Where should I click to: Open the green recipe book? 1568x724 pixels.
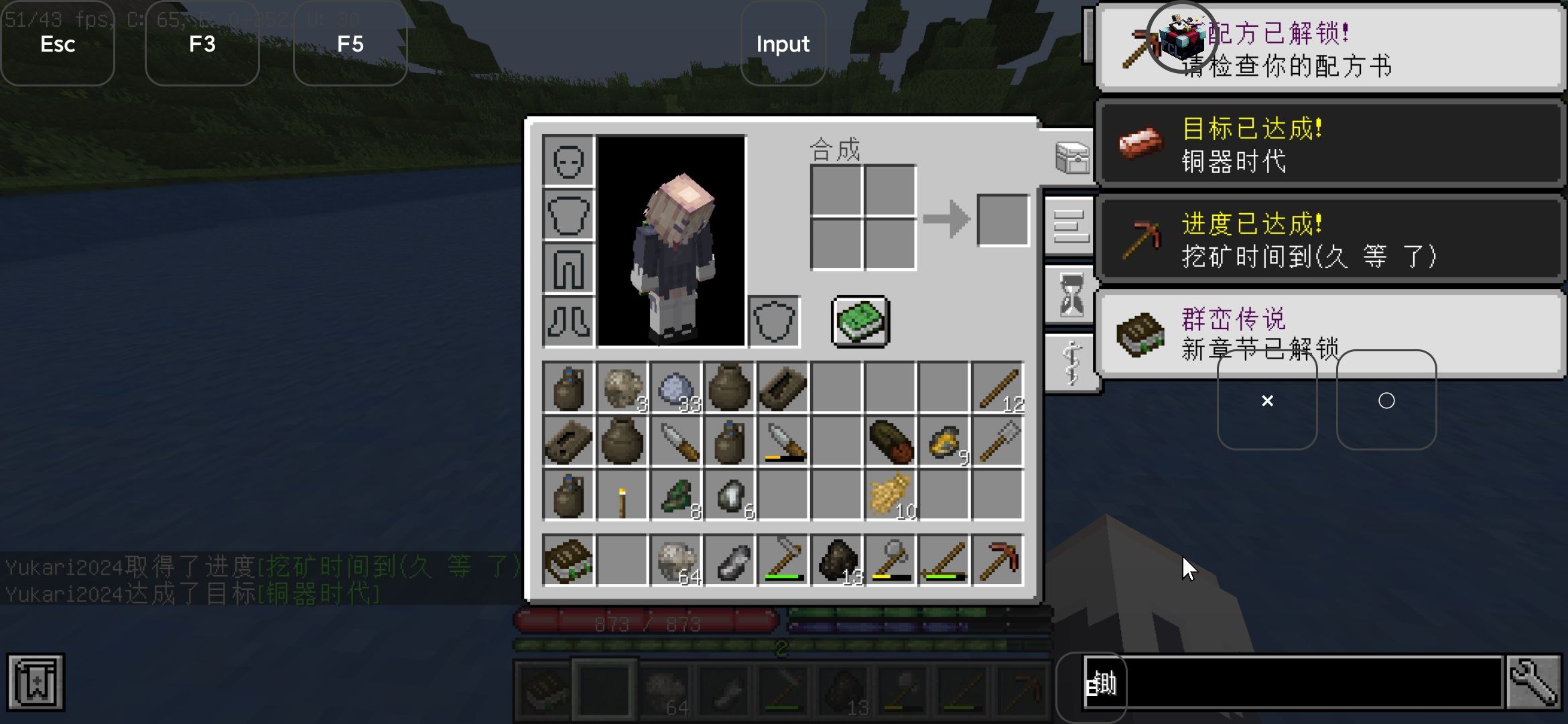point(860,322)
